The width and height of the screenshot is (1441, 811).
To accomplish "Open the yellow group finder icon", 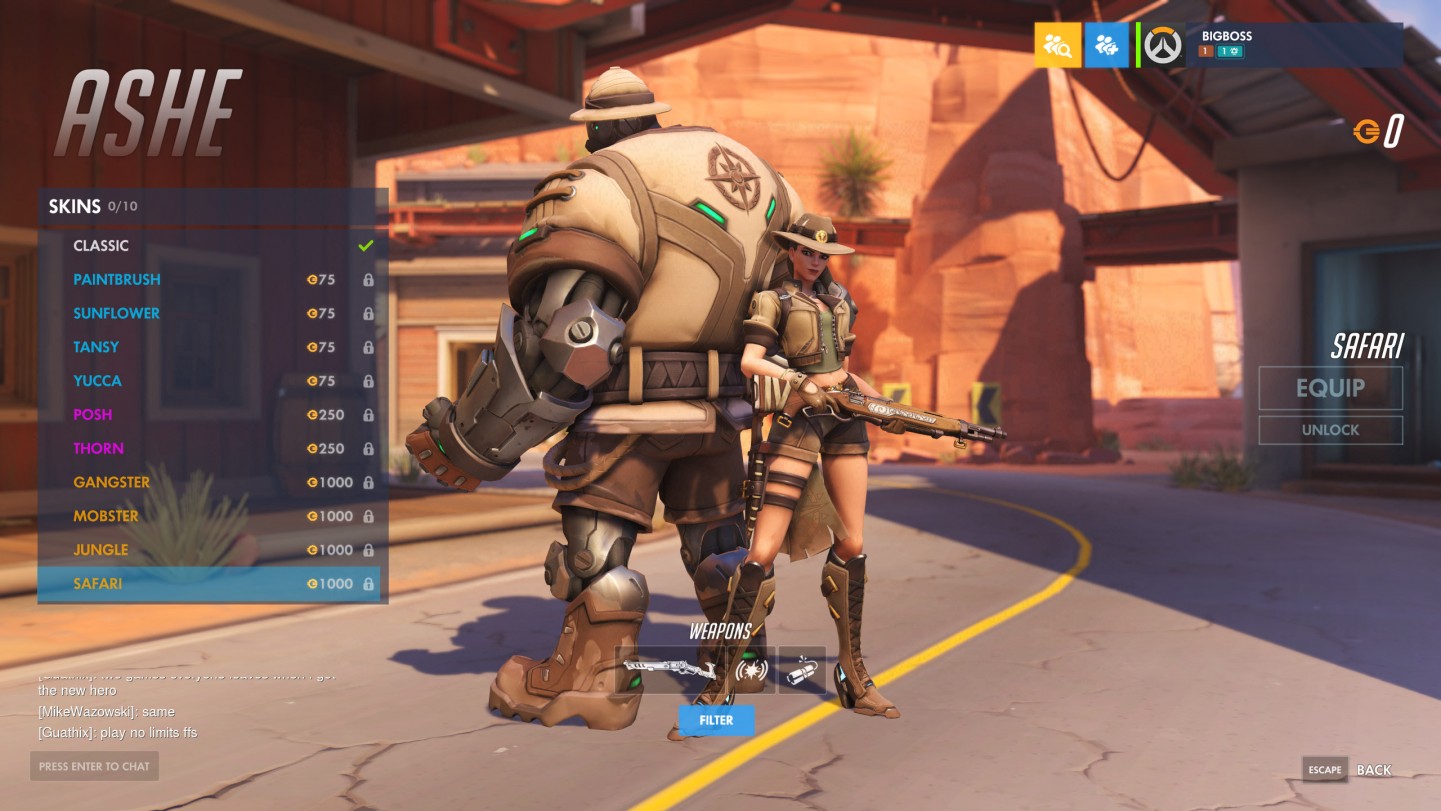I will (1057, 45).
